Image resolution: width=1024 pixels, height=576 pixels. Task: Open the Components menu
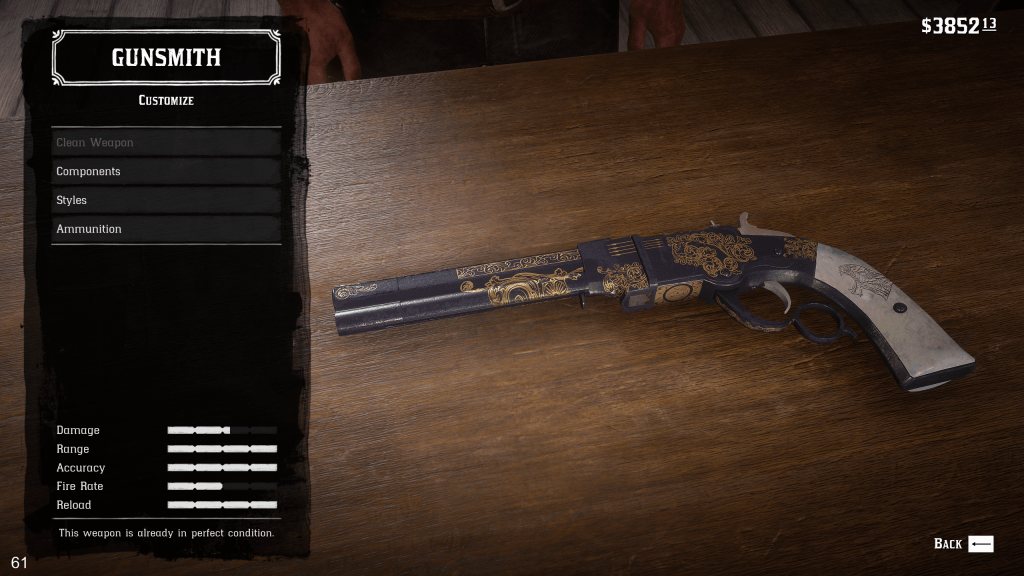(166, 172)
